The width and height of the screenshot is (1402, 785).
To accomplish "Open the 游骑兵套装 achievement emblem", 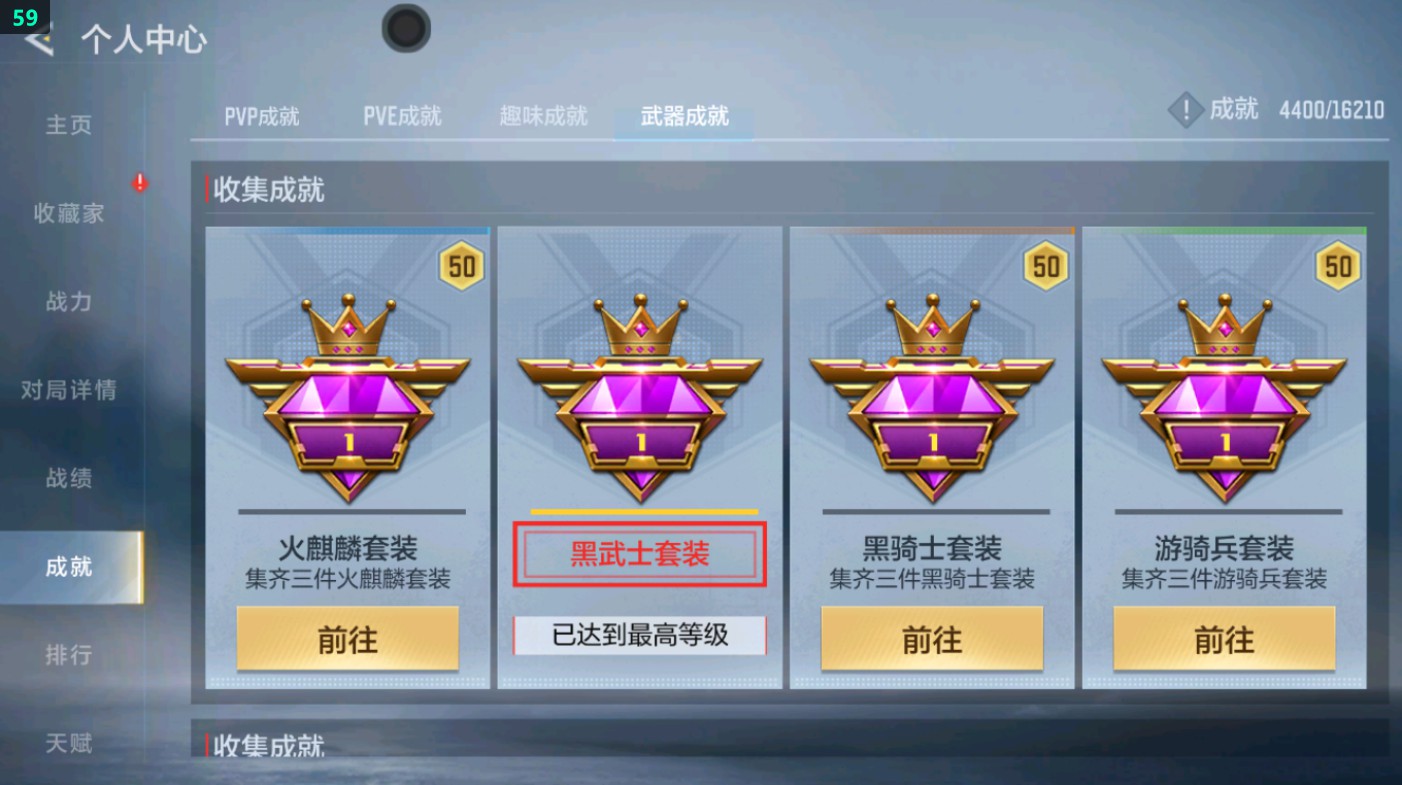I will point(1224,400).
